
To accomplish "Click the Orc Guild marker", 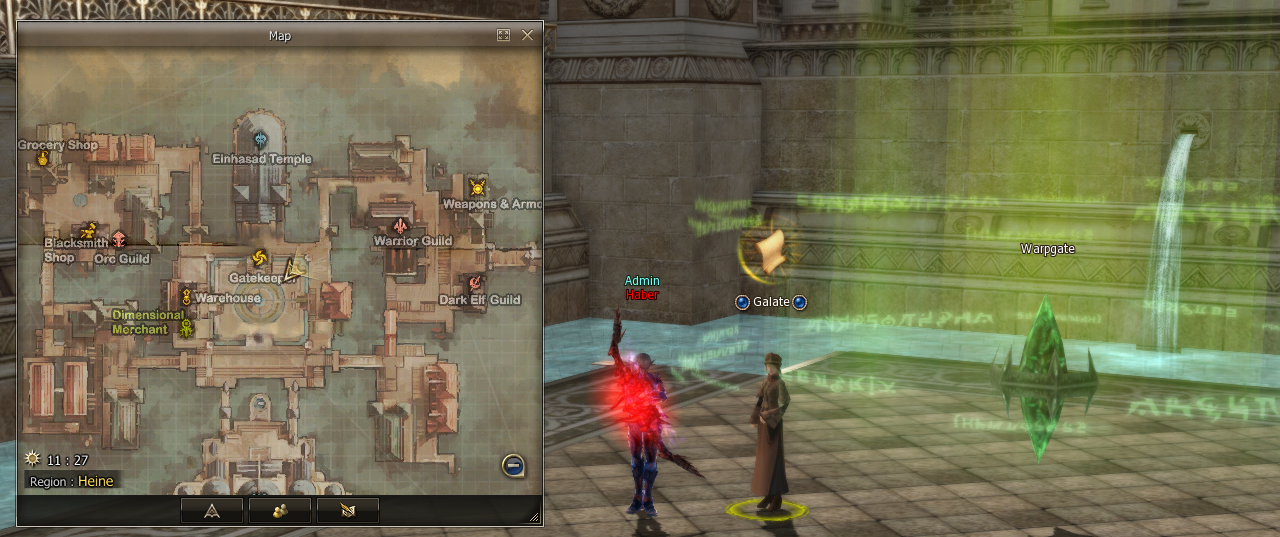I will click(x=120, y=239).
